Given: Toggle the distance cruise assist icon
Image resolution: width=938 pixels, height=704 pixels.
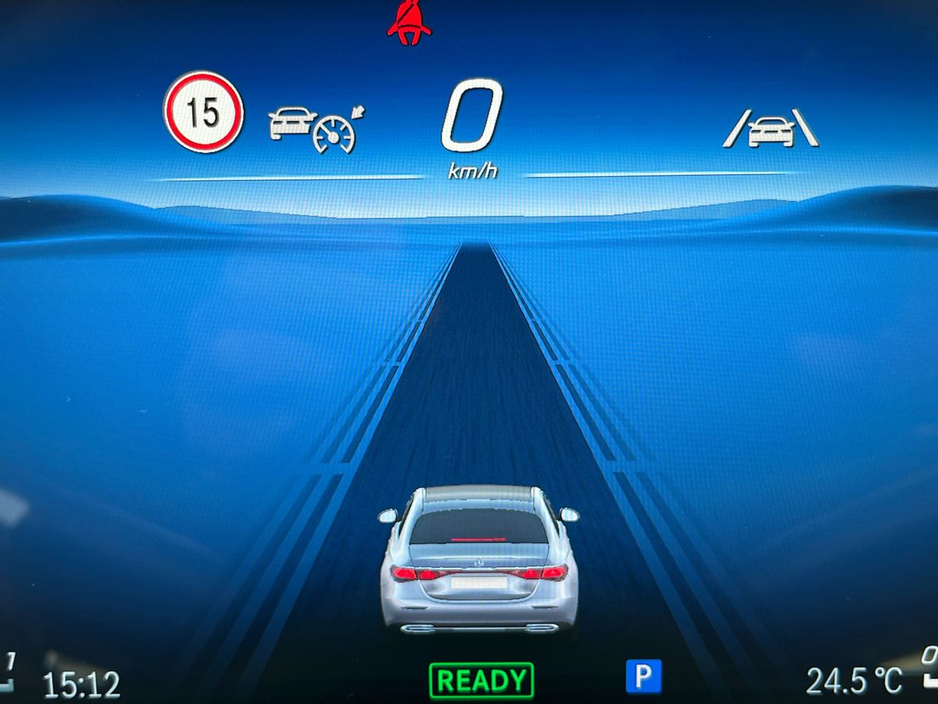Looking at the screenshot, I should click(312, 128).
